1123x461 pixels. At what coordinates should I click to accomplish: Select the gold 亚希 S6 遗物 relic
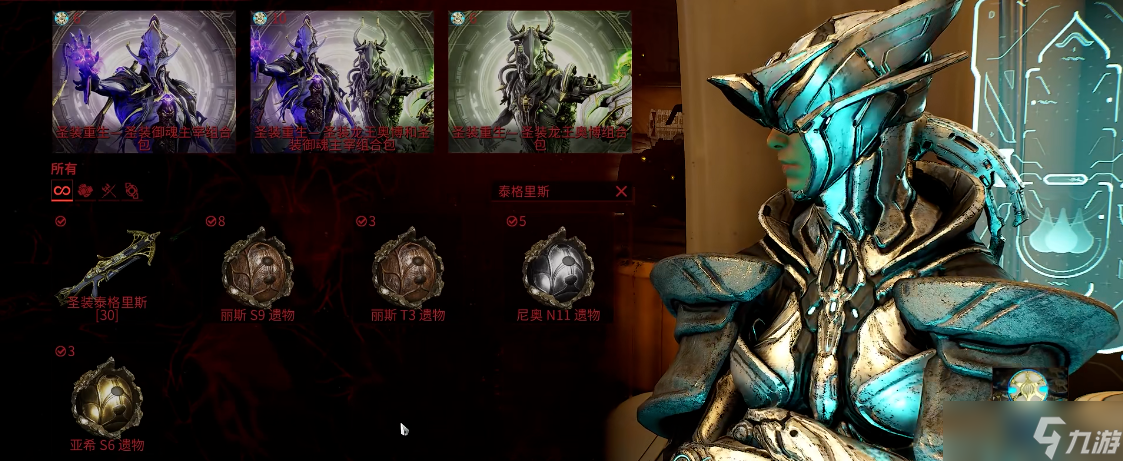tap(107, 402)
